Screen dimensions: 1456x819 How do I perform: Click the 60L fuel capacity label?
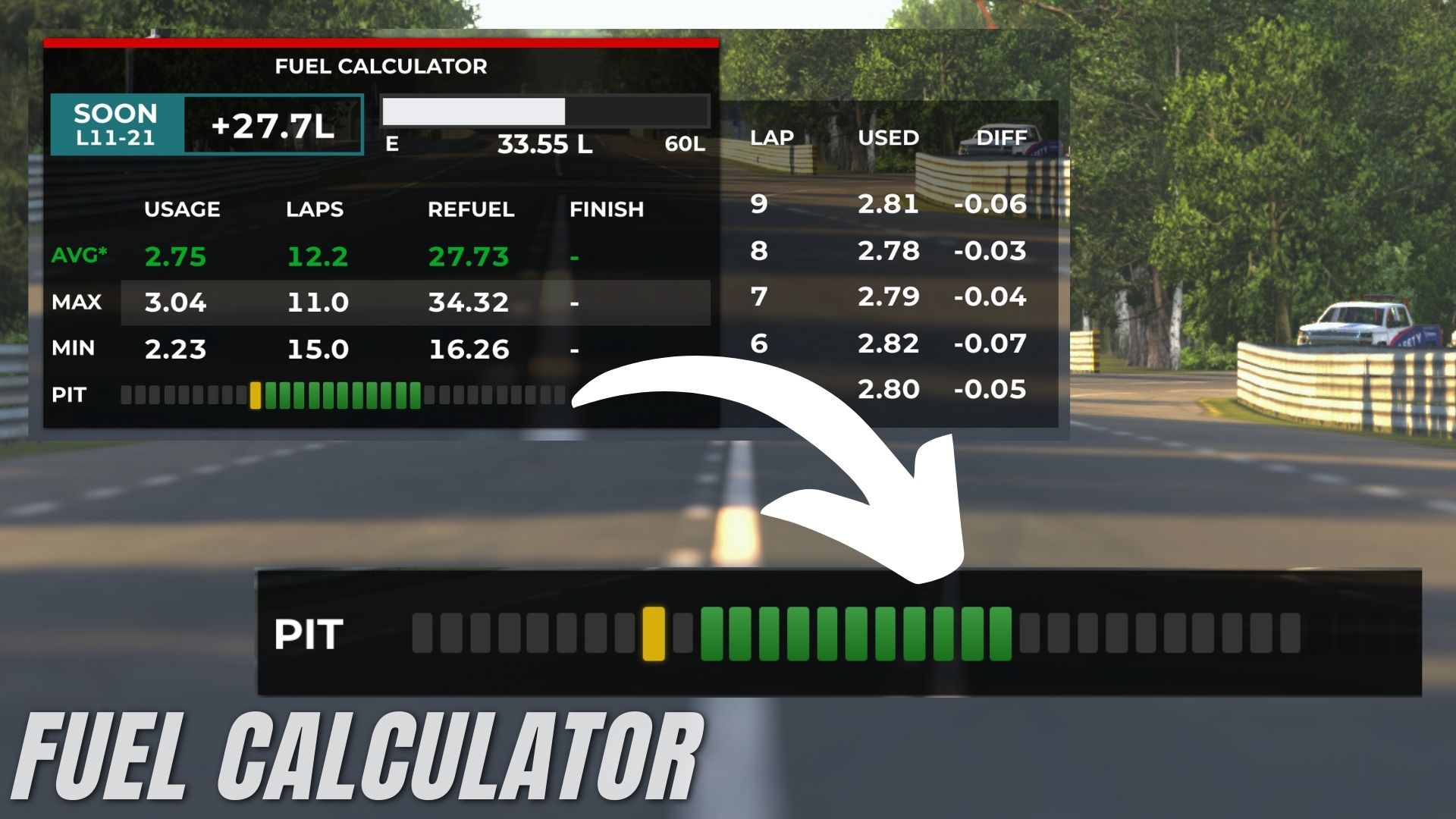[x=685, y=143]
